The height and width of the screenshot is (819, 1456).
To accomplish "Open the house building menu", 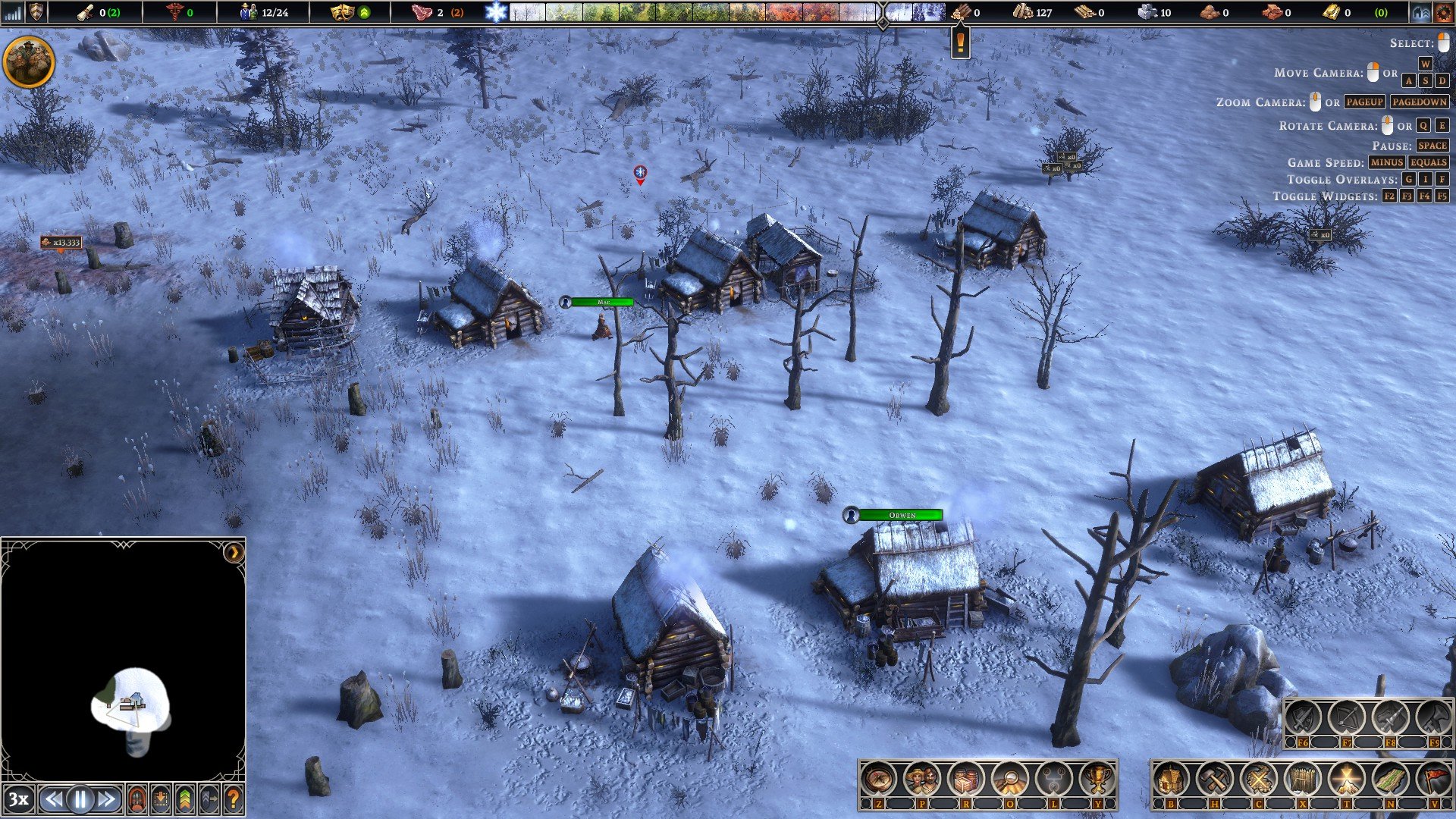I will [1171, 779].
